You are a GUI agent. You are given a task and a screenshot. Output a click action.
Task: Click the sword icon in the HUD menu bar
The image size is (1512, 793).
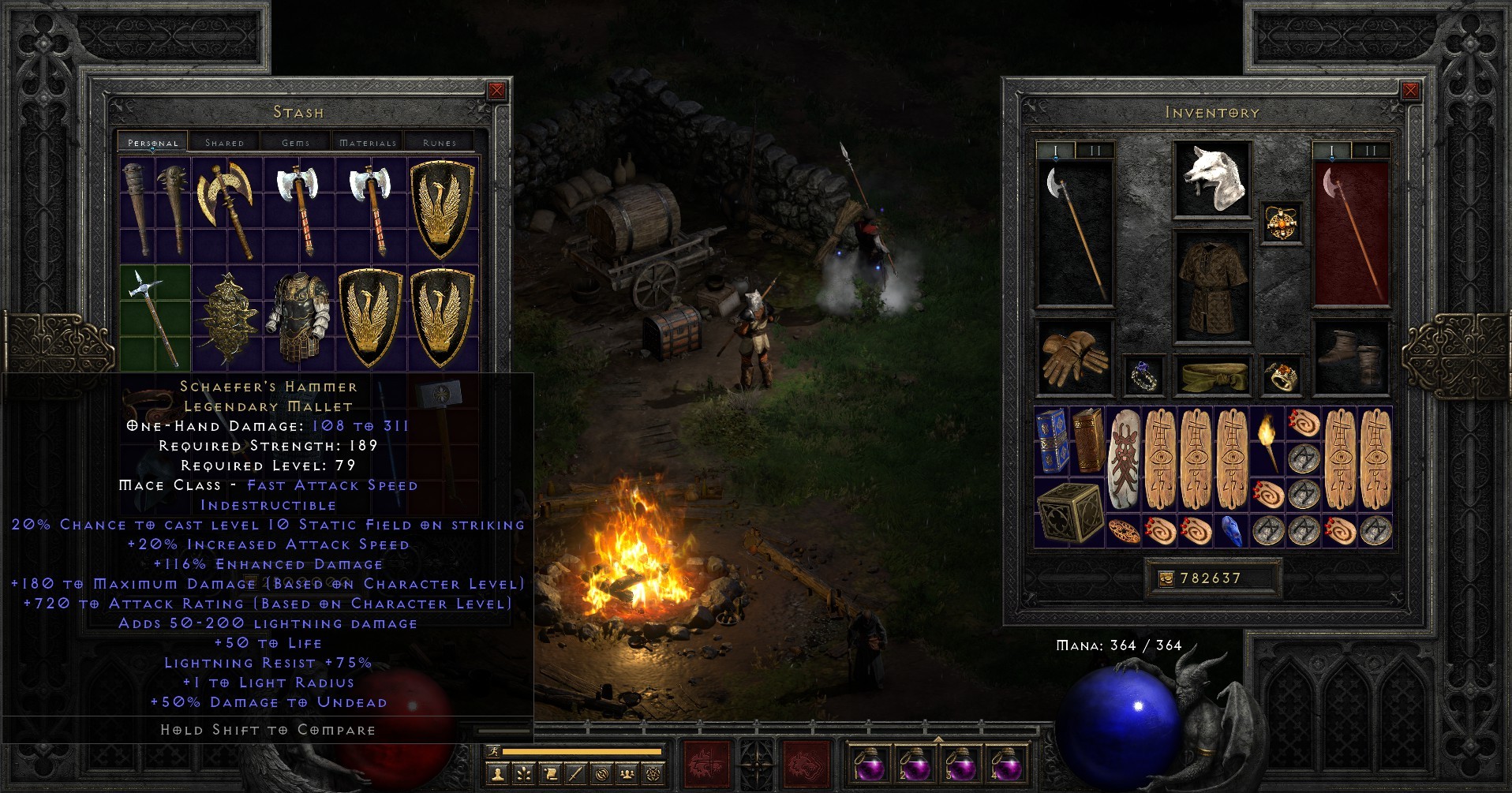click(x=574, y=773)
